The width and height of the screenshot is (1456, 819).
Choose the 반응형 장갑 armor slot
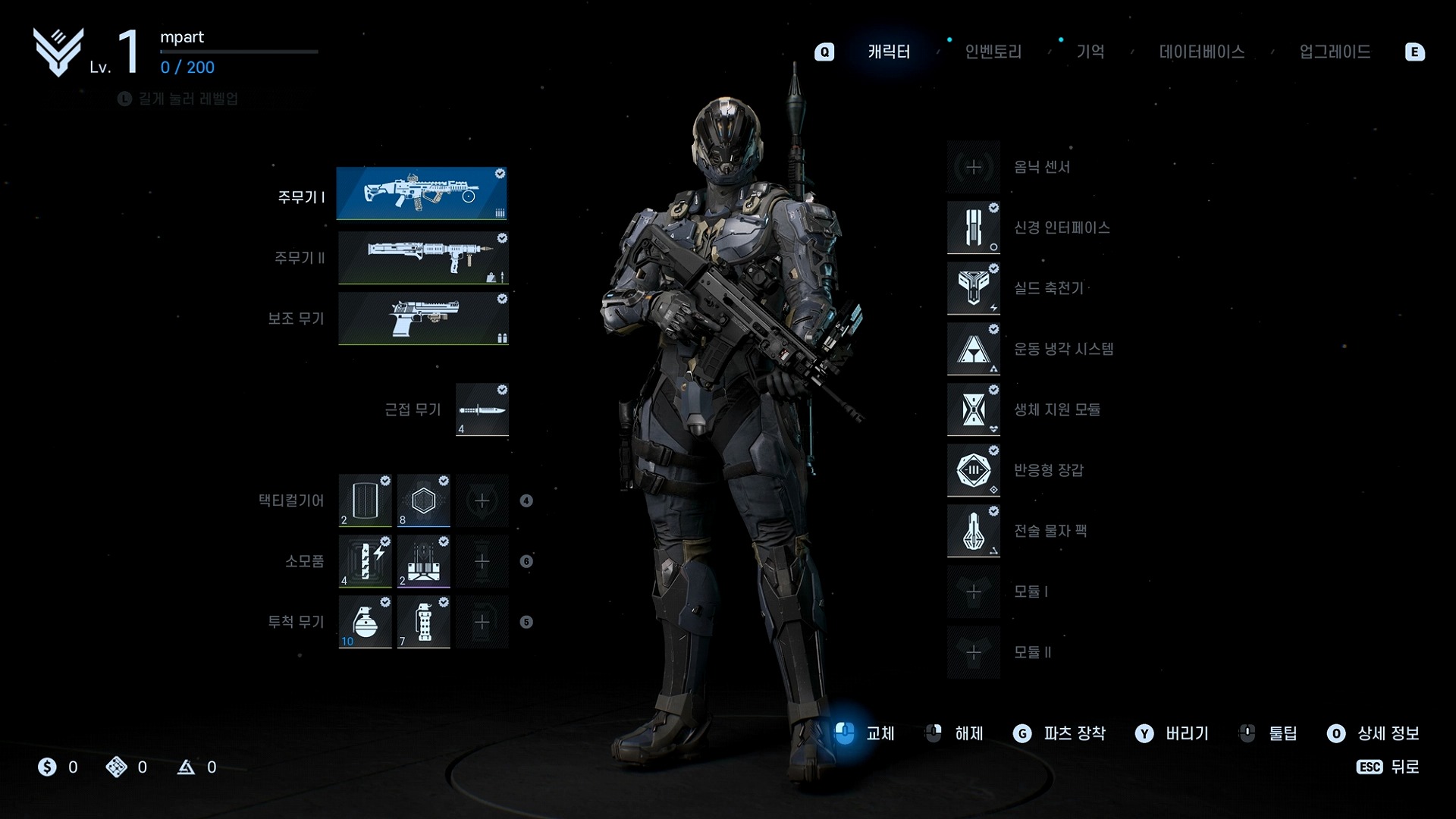click(x=974, y=470)
